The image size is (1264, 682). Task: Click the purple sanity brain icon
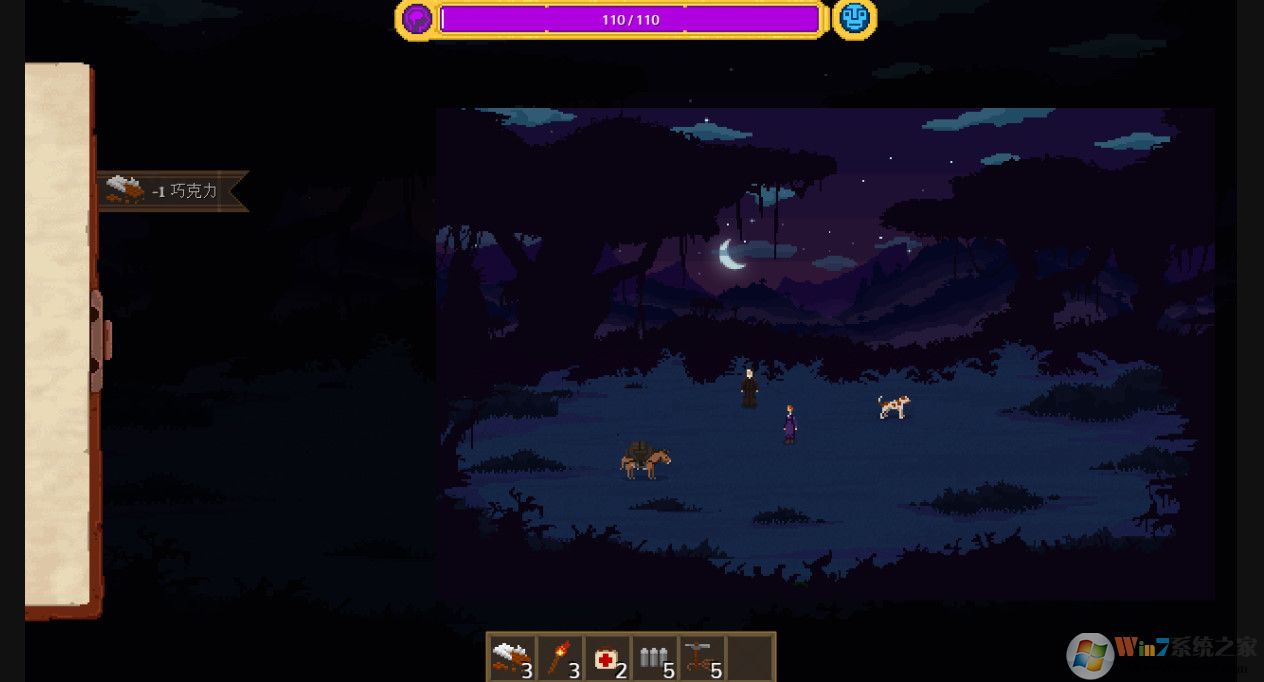pyautogui.click(x=416, y=19)
